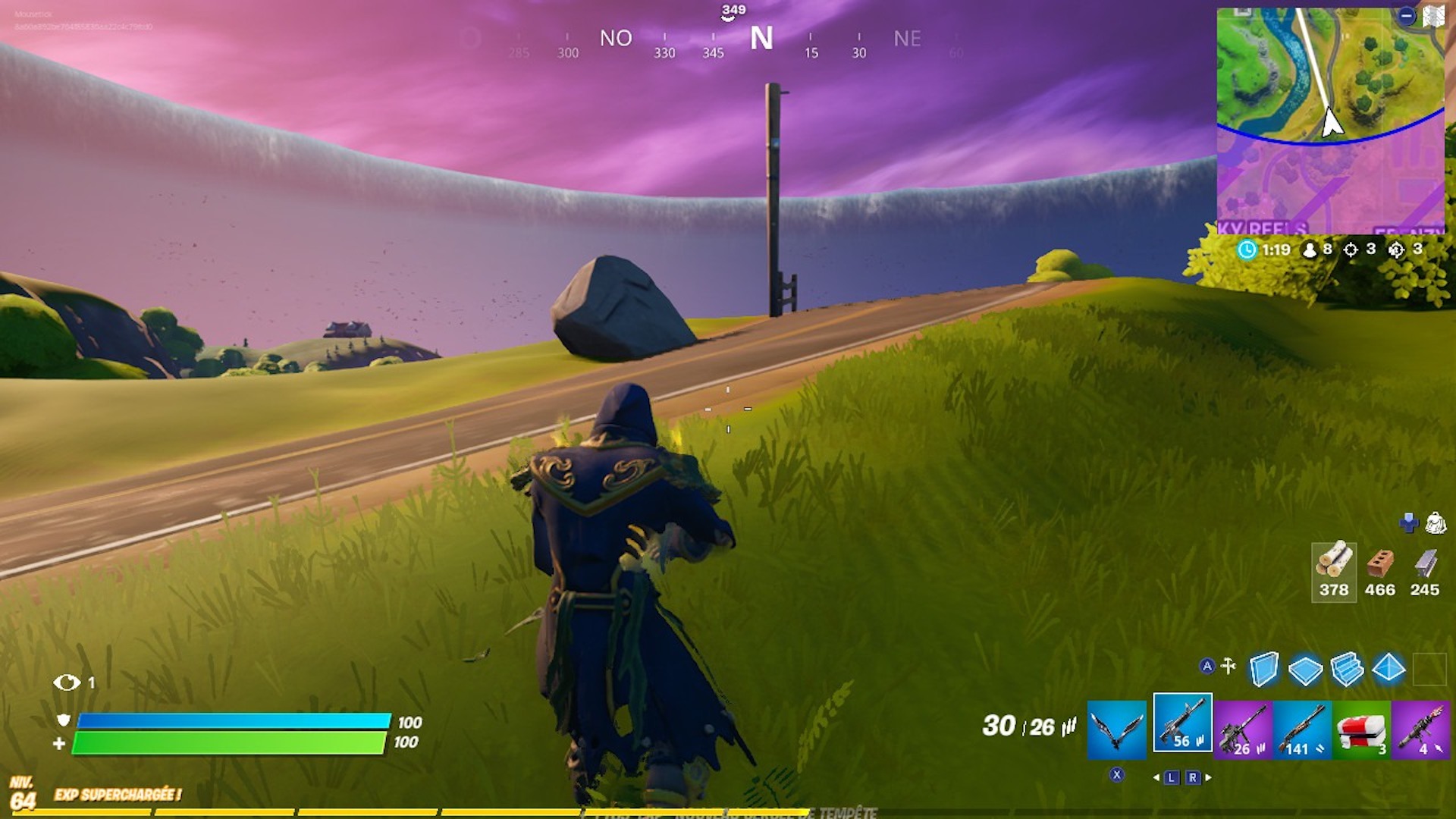Select the floor building piece
Image resolution: width=1456 pixels, height=819 pixels.
point(1305,670)
